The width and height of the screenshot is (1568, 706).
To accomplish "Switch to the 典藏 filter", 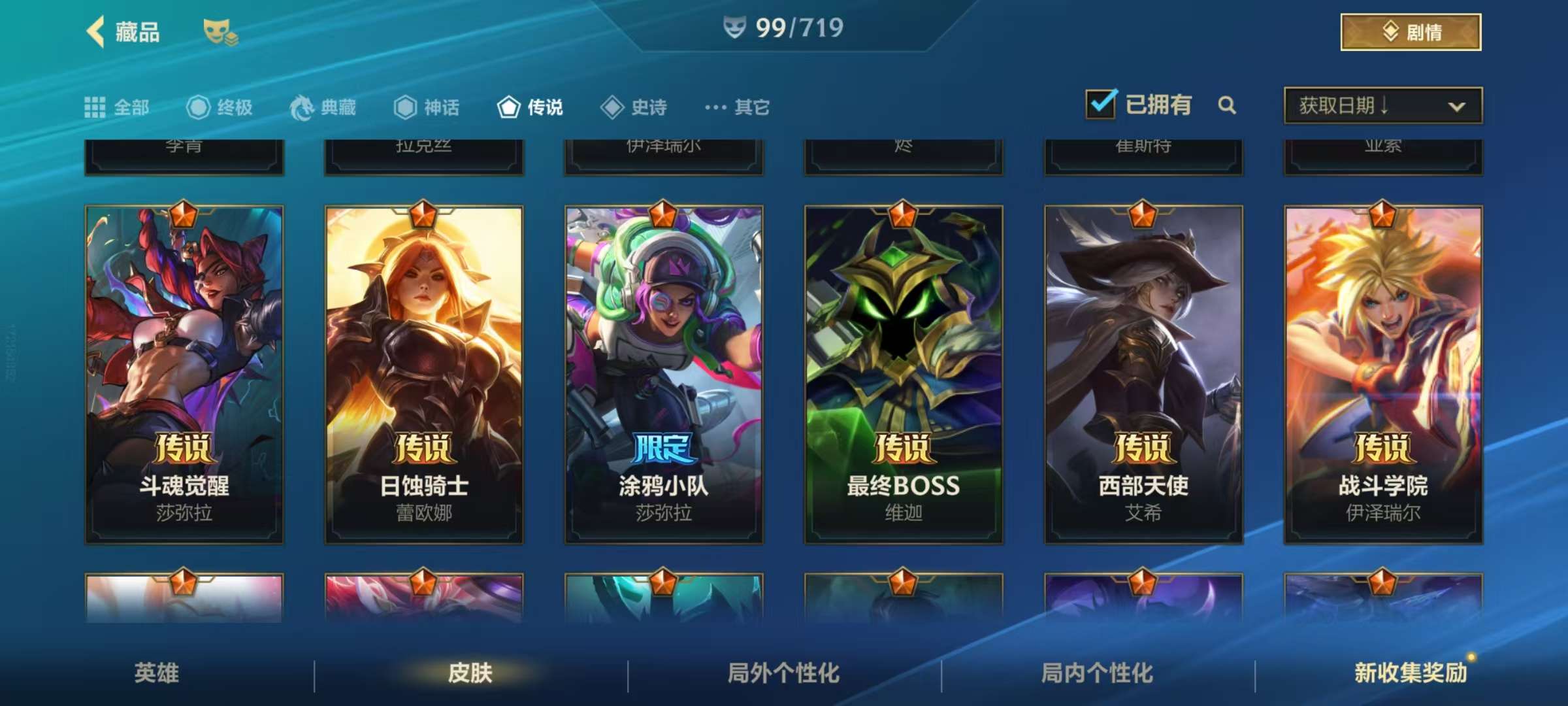I will (x=323, y=107).
